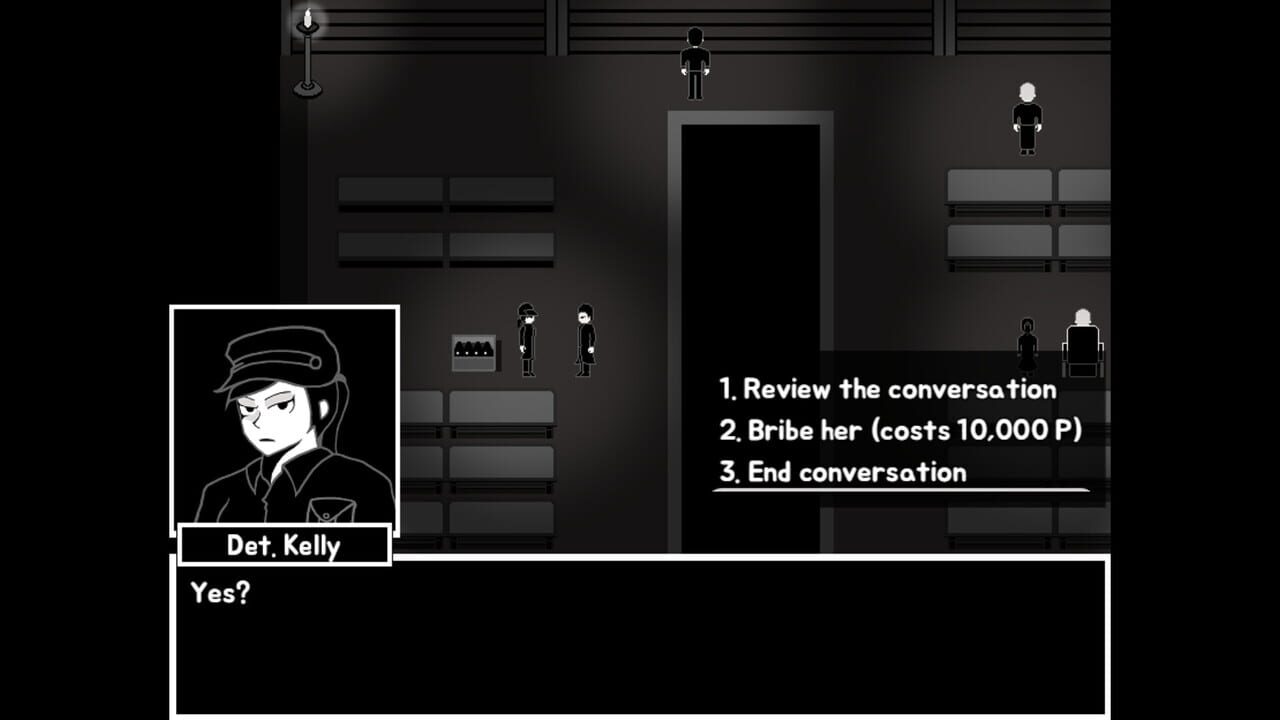
Task: Click the dialogue box showing Yes?
Action: tap(640, 640)
